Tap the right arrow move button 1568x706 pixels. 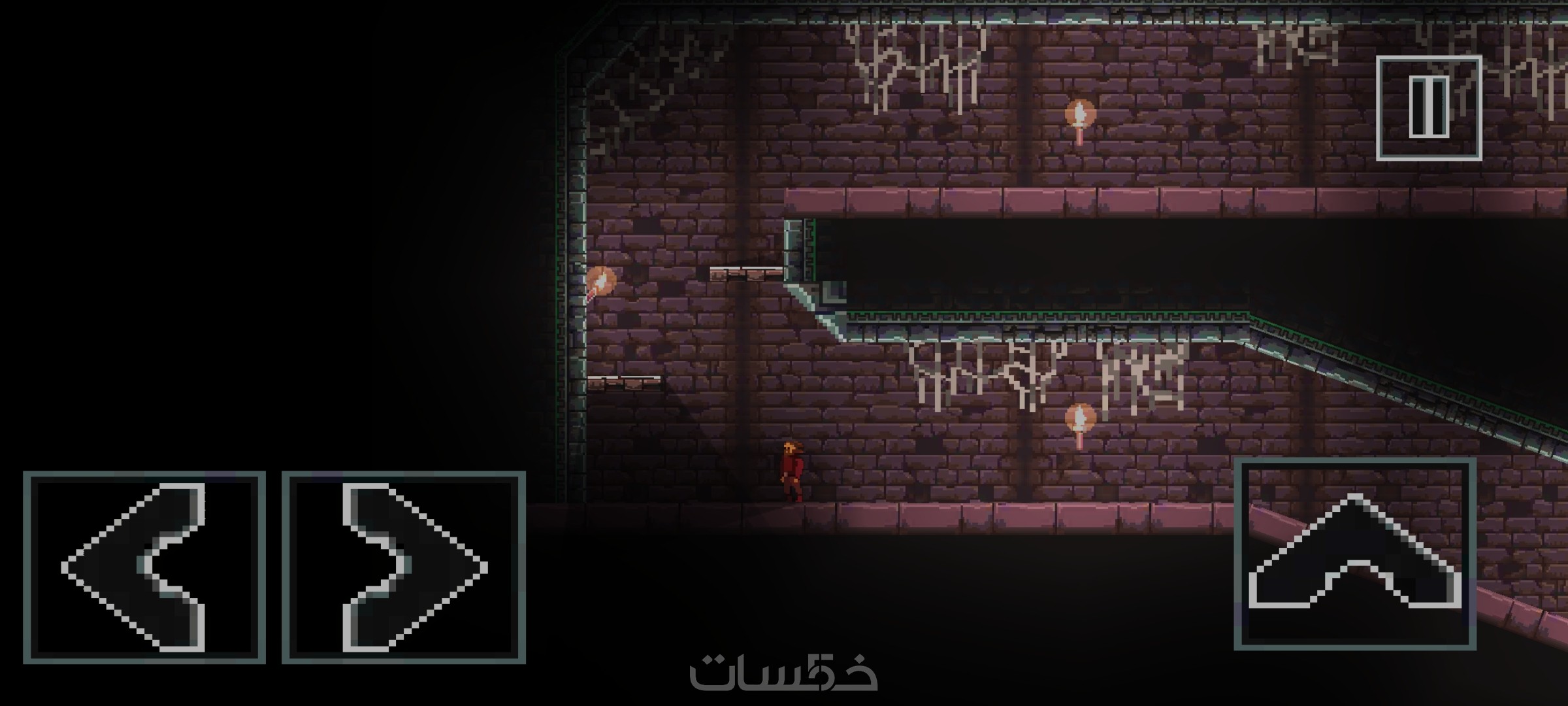(x=404, y=567)
